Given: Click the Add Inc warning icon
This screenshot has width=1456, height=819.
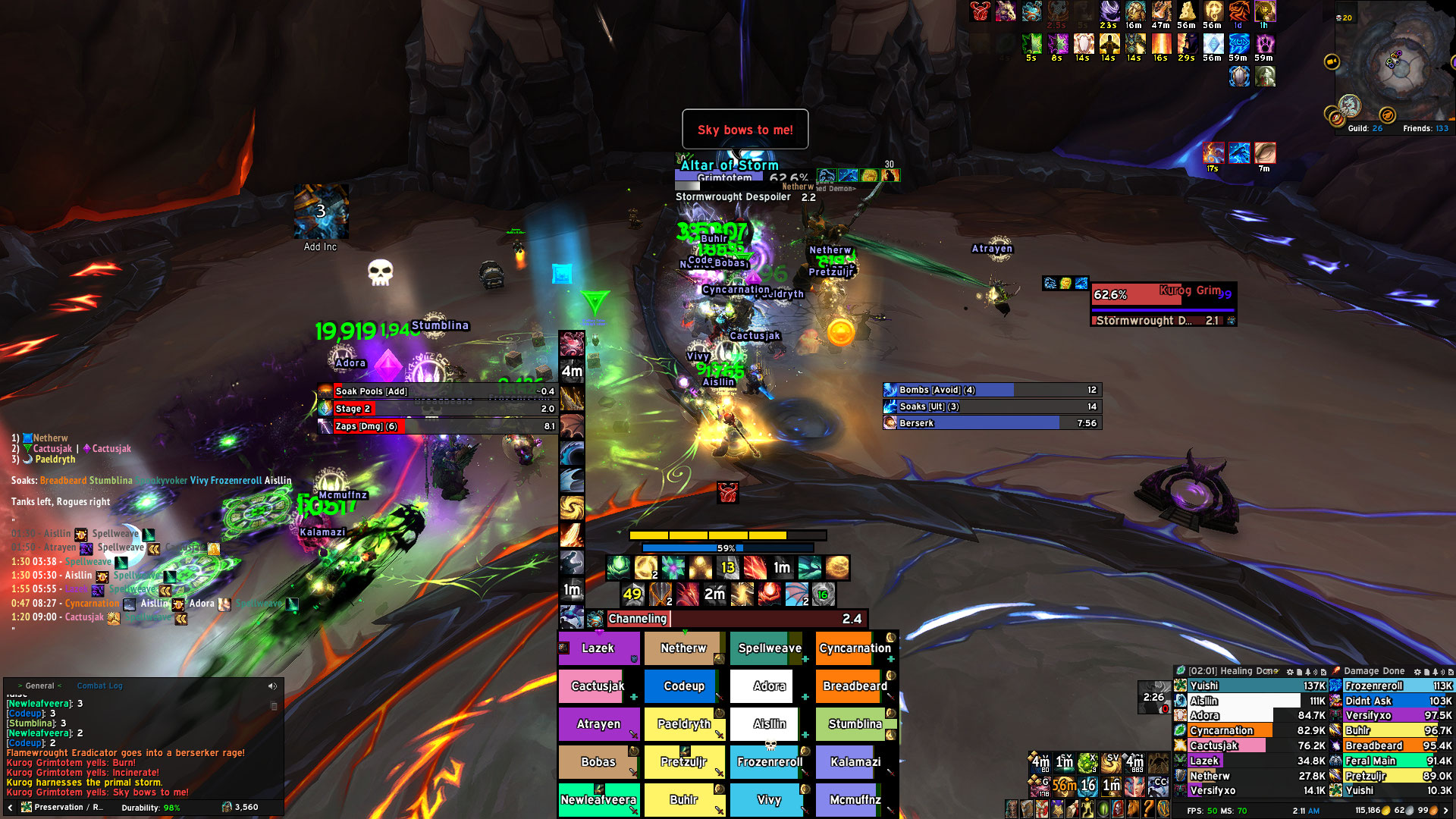Looking at the screenshot, I should tap(321, 212).
